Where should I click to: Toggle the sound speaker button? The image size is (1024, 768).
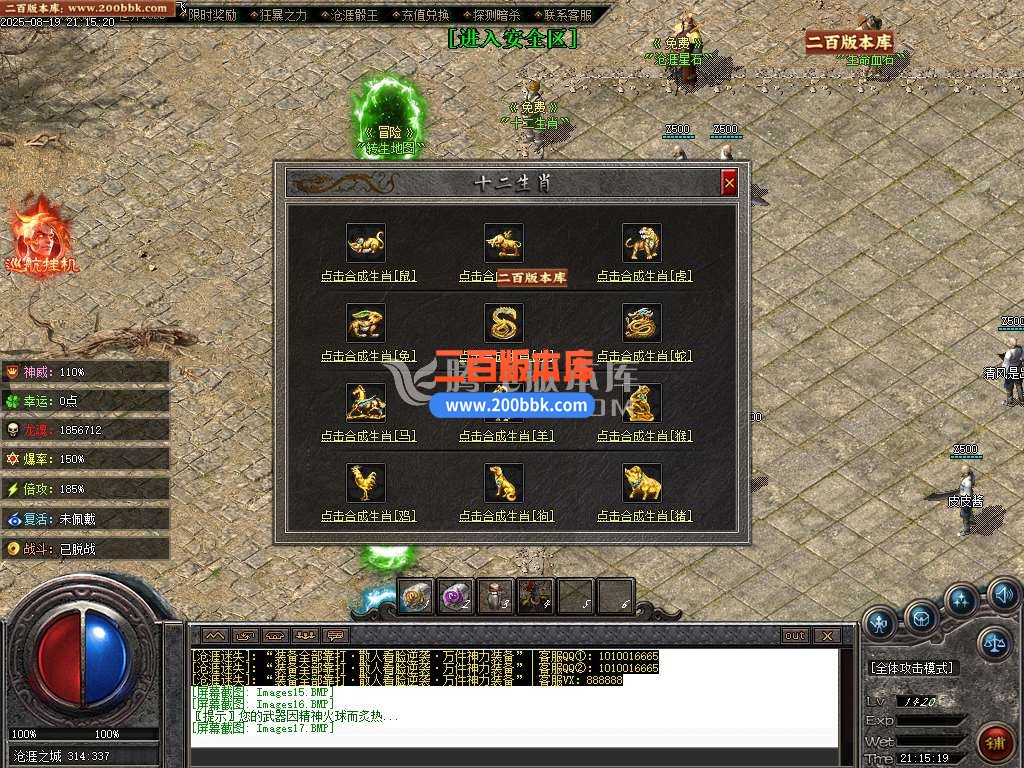[1003, 597]
